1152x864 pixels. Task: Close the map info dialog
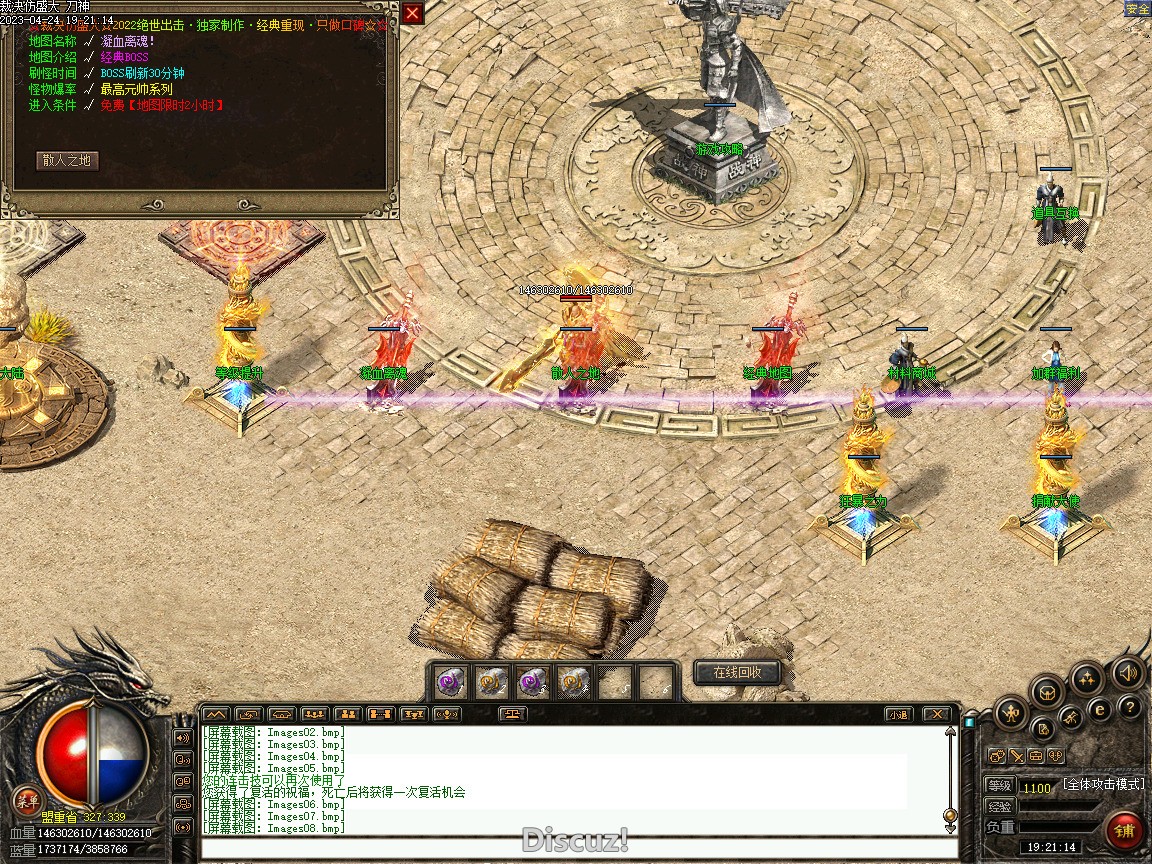point(412,13)
